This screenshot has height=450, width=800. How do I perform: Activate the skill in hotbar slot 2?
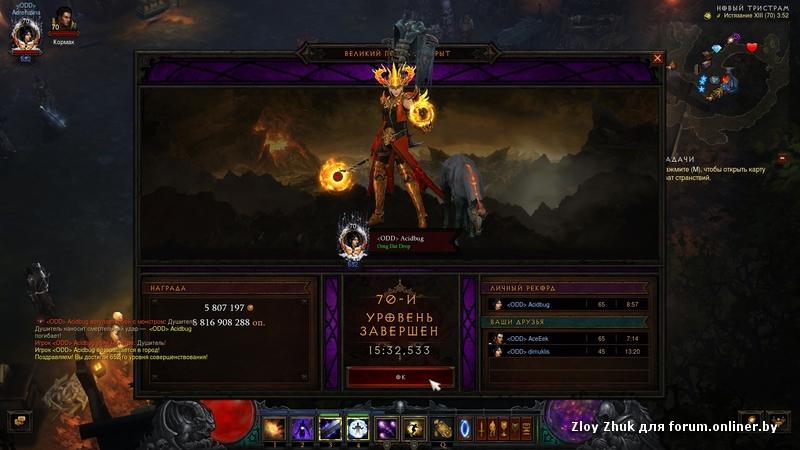coord(302,428)
